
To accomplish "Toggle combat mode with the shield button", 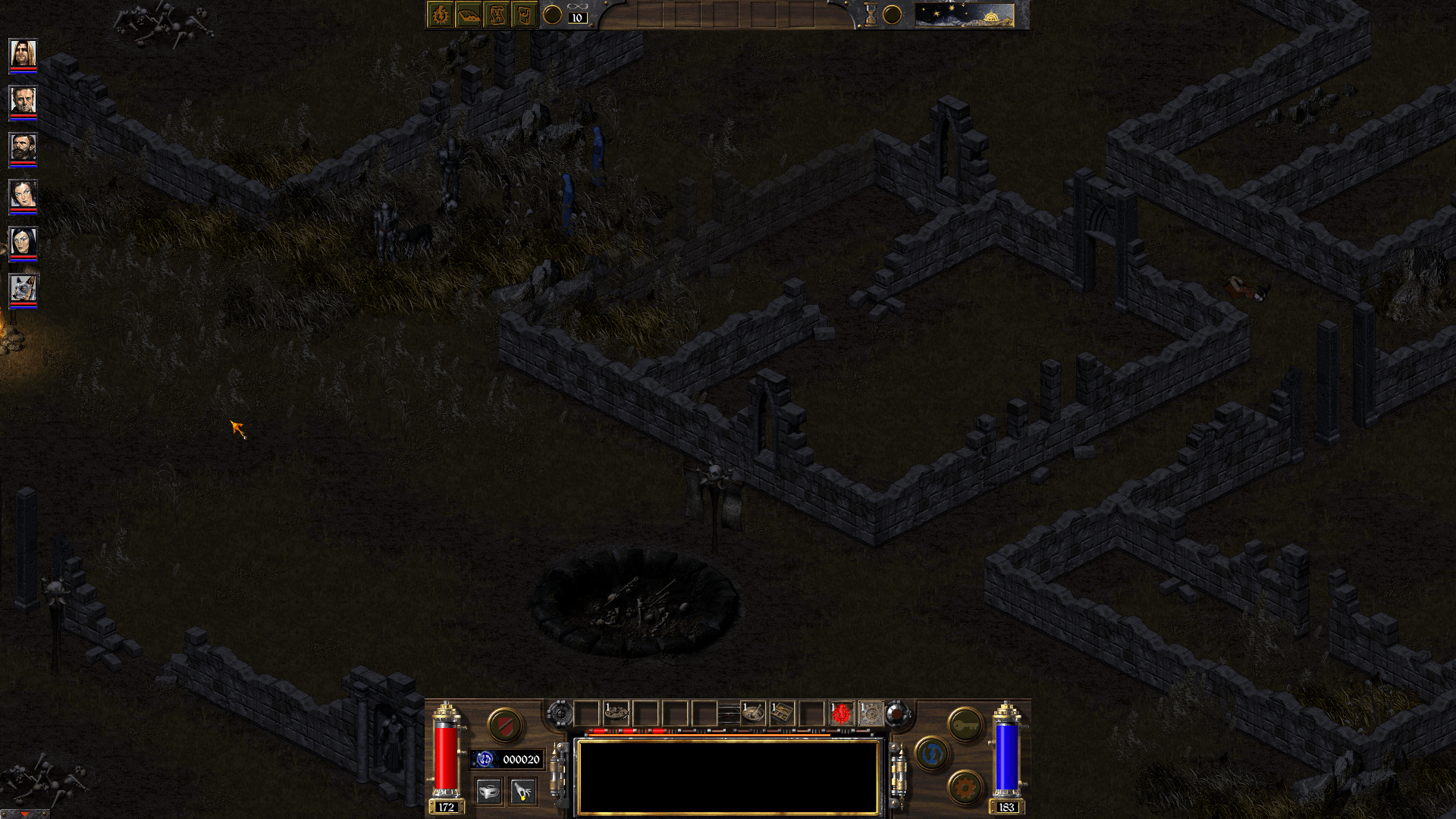I will click(x=507, y=723).
